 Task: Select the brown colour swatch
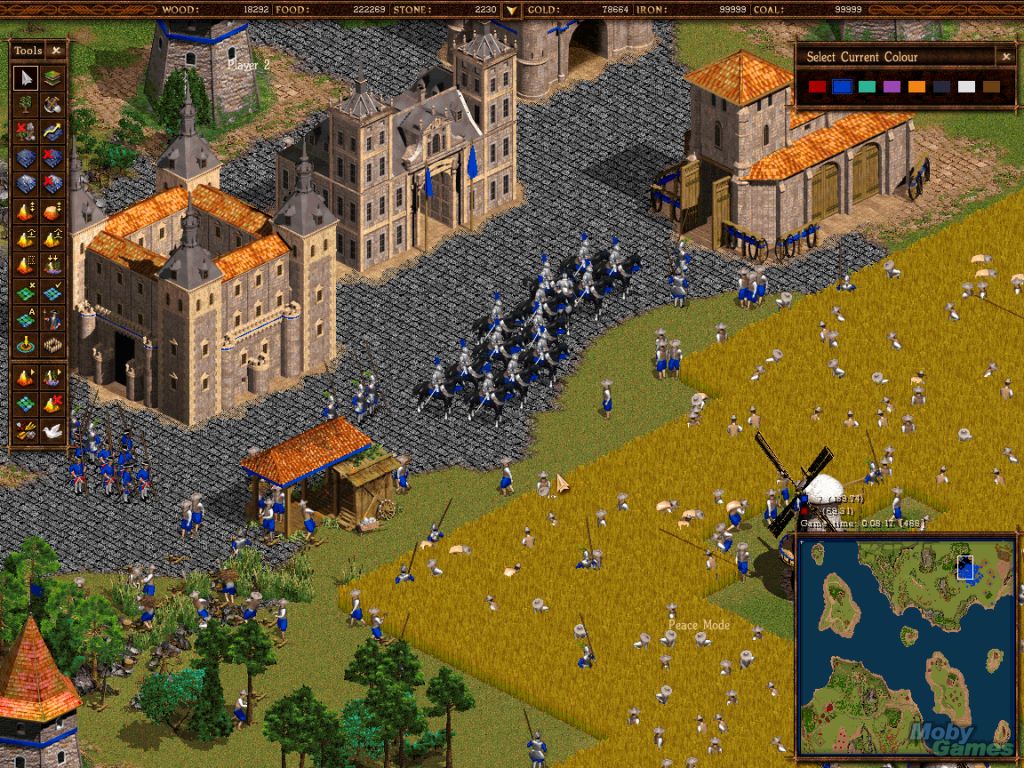[x=991, y=87]
